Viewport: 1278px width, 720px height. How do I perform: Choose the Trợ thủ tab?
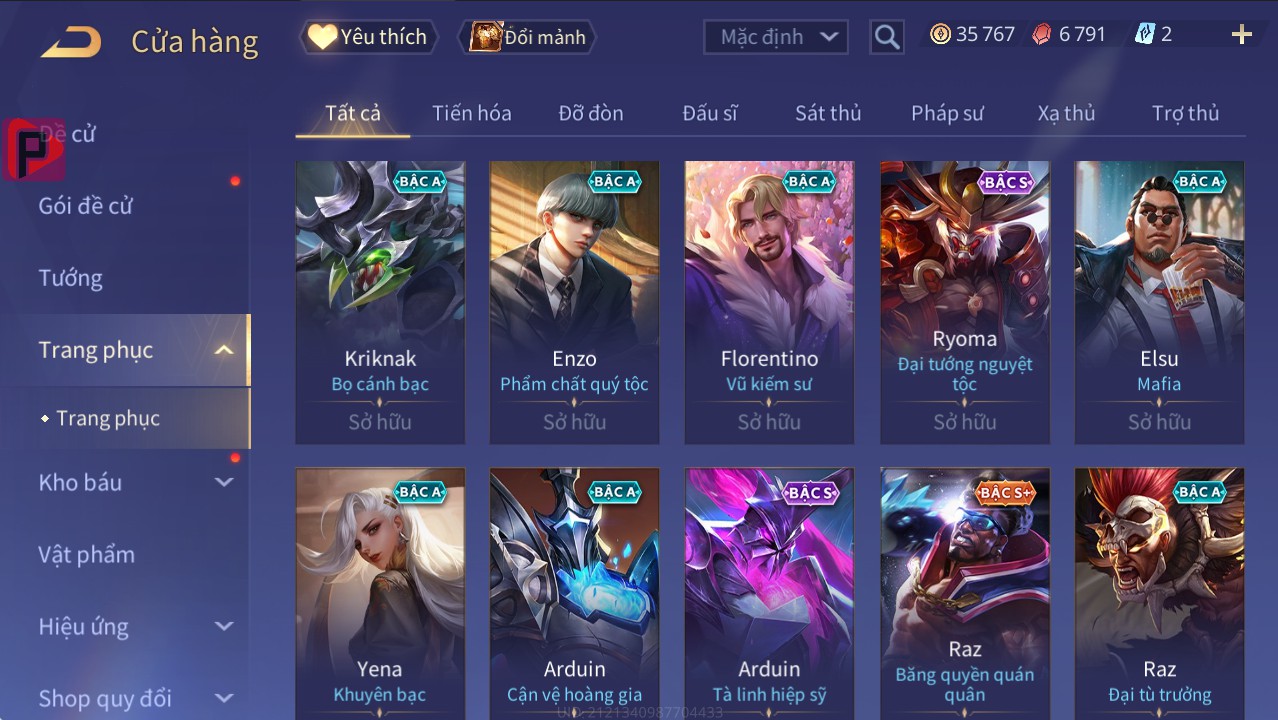pos(1185,113)
